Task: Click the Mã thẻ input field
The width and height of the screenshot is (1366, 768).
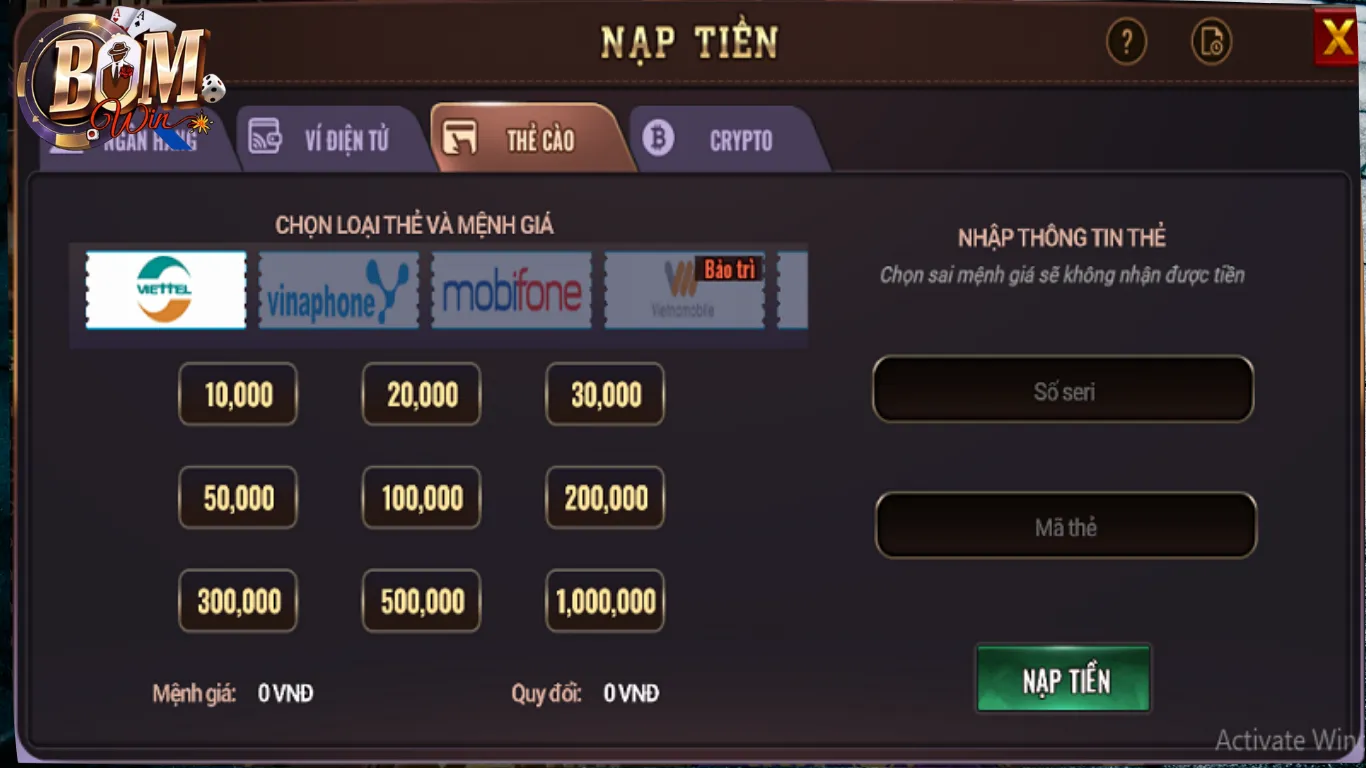Action: 1063,526
